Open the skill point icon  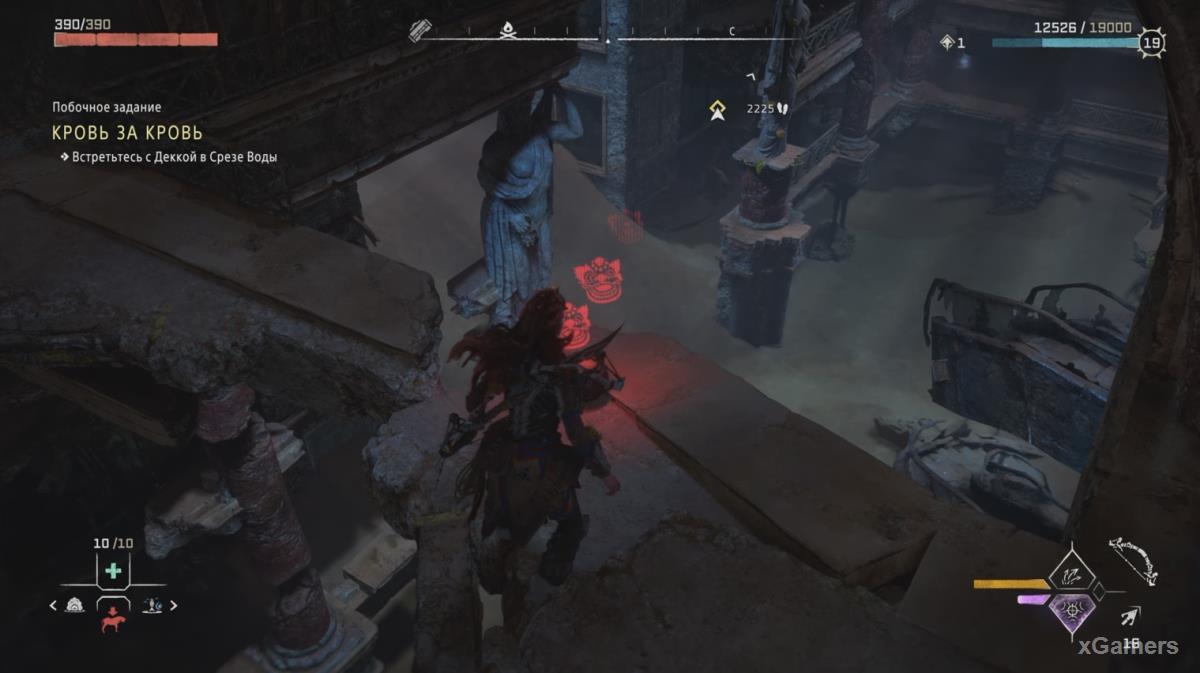tap(948, 42)
